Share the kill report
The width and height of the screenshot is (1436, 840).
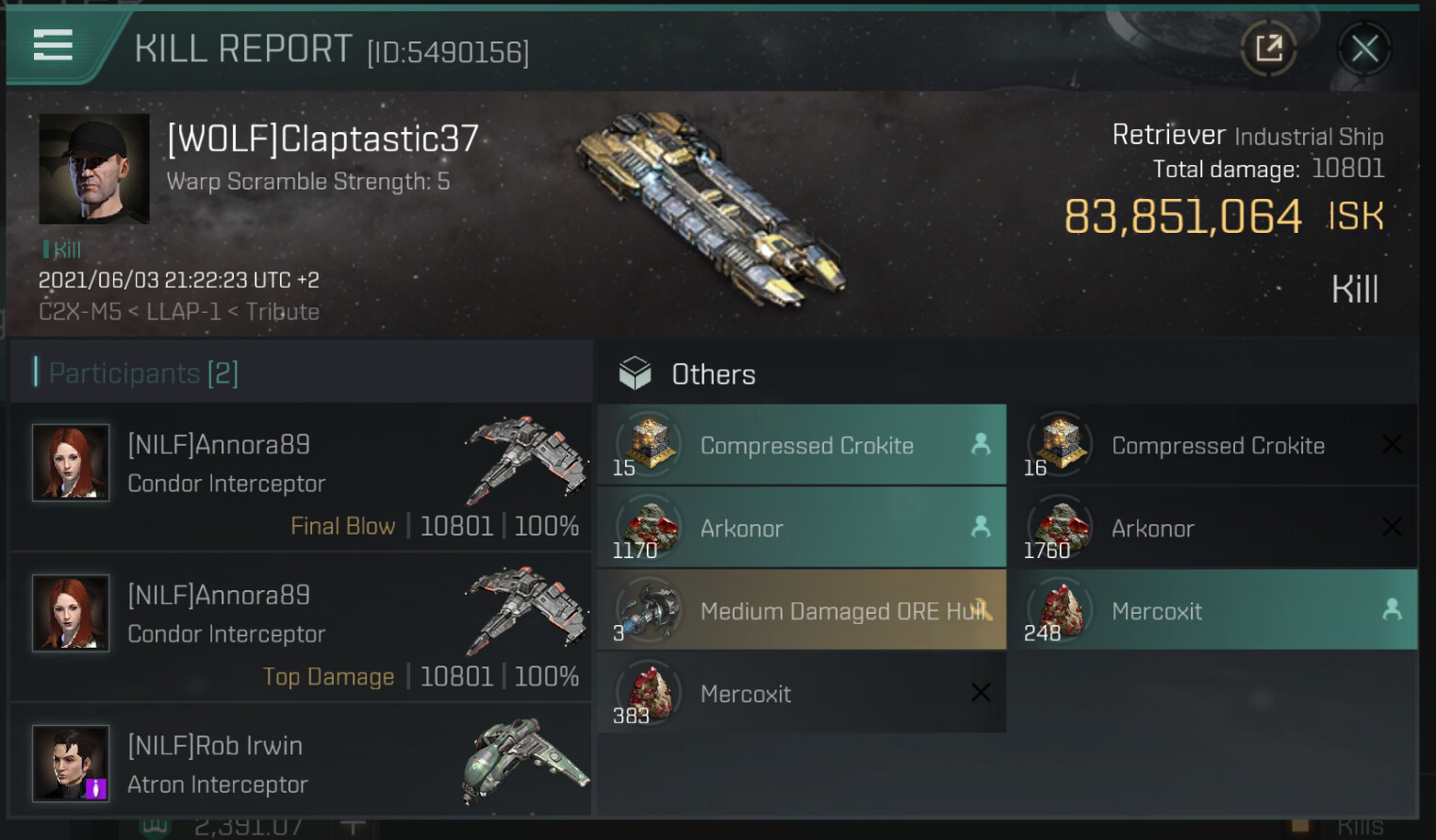[x=1269, y=48]
